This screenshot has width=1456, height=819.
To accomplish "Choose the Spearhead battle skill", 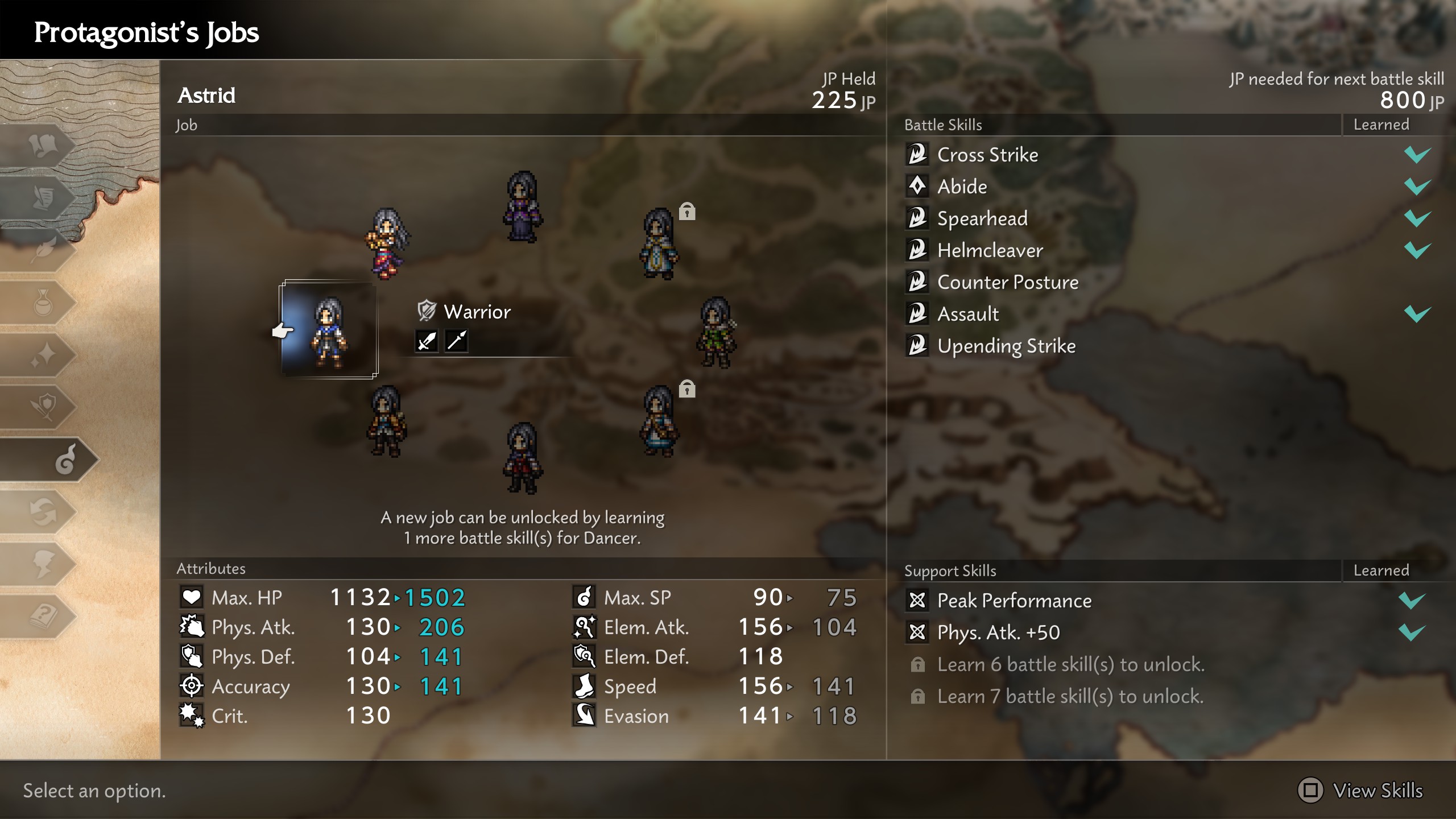I will pos(982,218).
